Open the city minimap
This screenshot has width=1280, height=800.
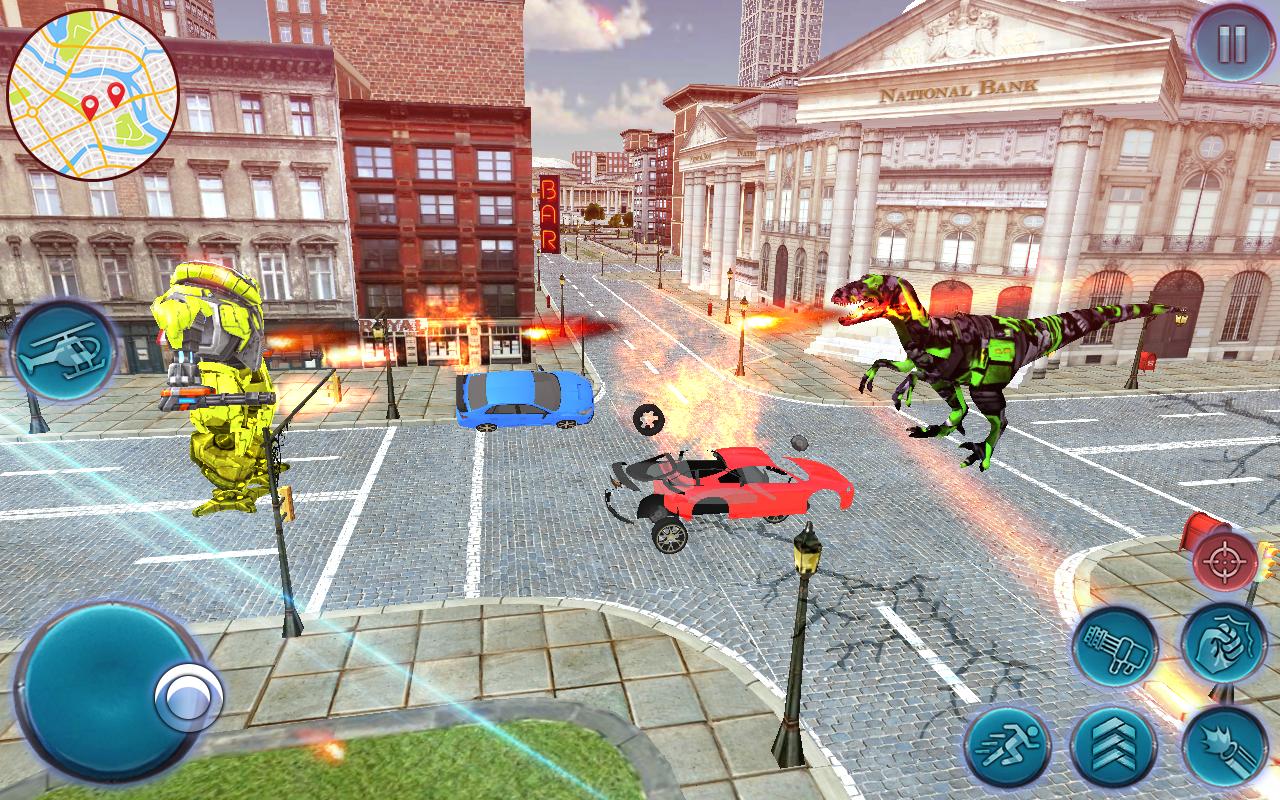92,93
